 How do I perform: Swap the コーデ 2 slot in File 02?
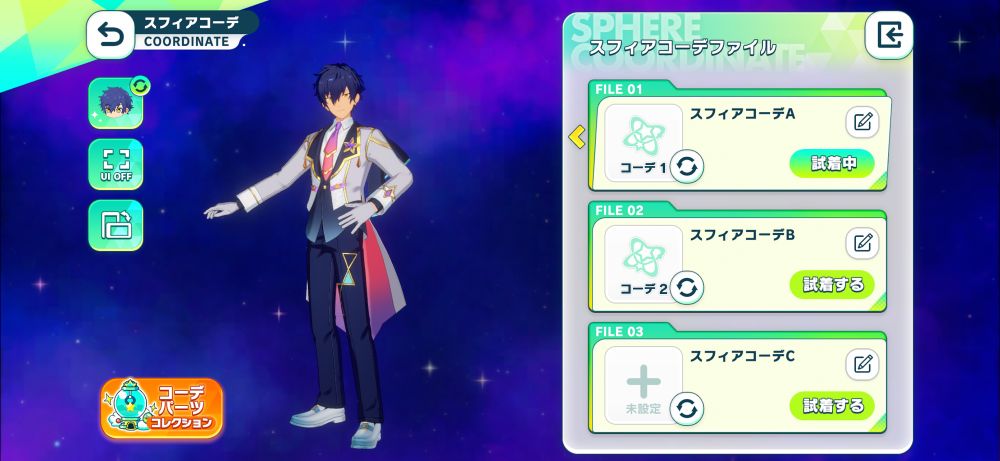686,288
